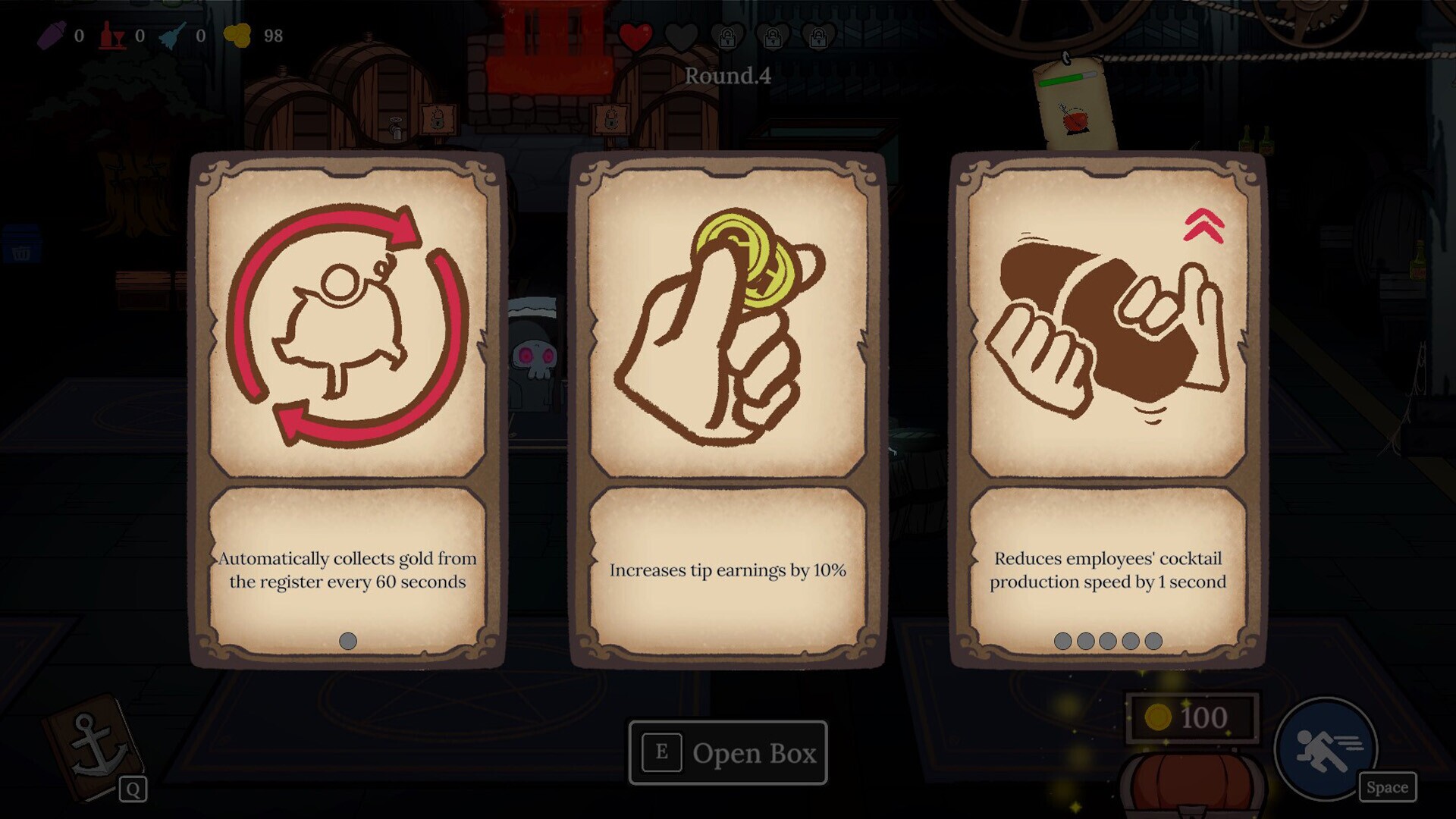Screen dimensions: 1456x819
Task: Open the anchor book icon
Action: coord(94,747)
